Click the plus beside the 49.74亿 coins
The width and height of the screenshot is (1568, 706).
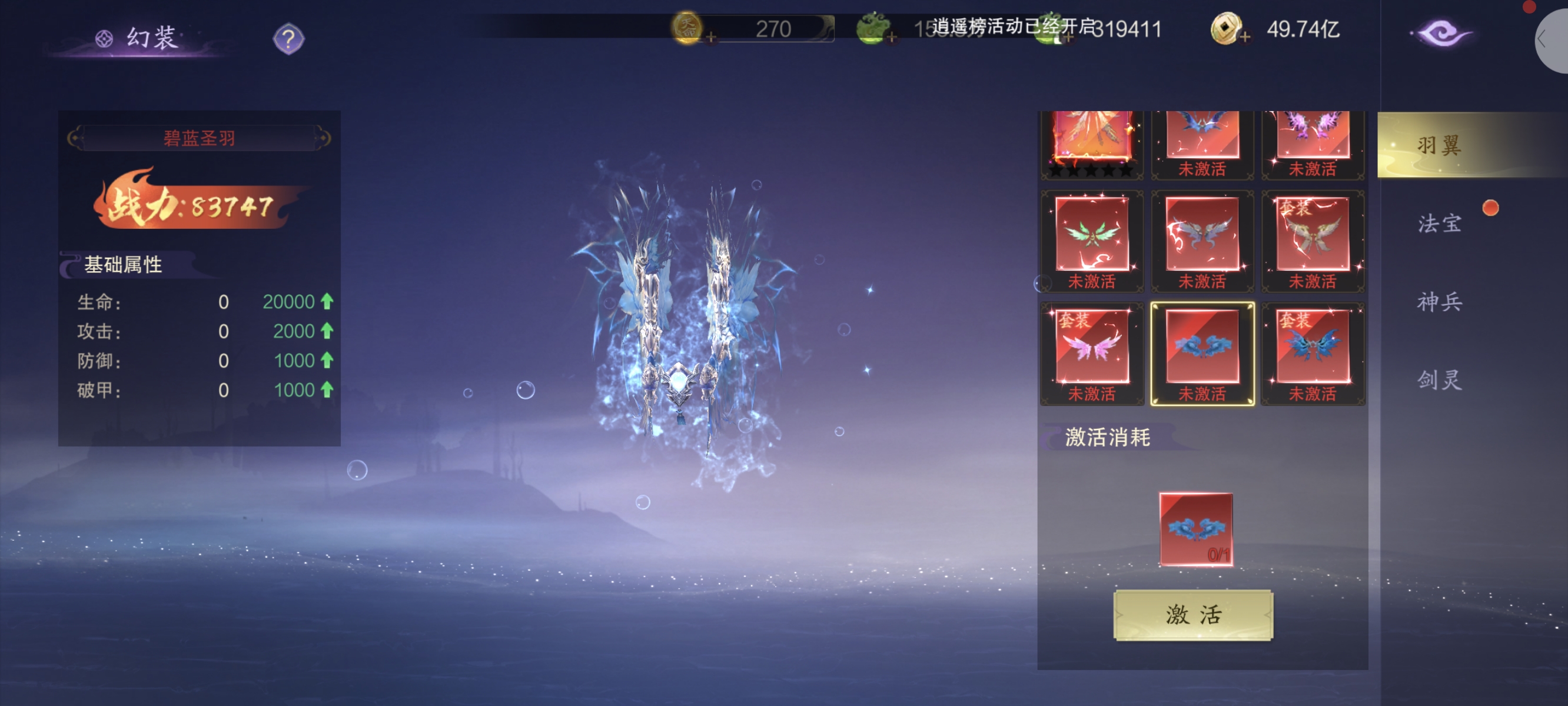pyautogui.click(x=1245, y=38)
